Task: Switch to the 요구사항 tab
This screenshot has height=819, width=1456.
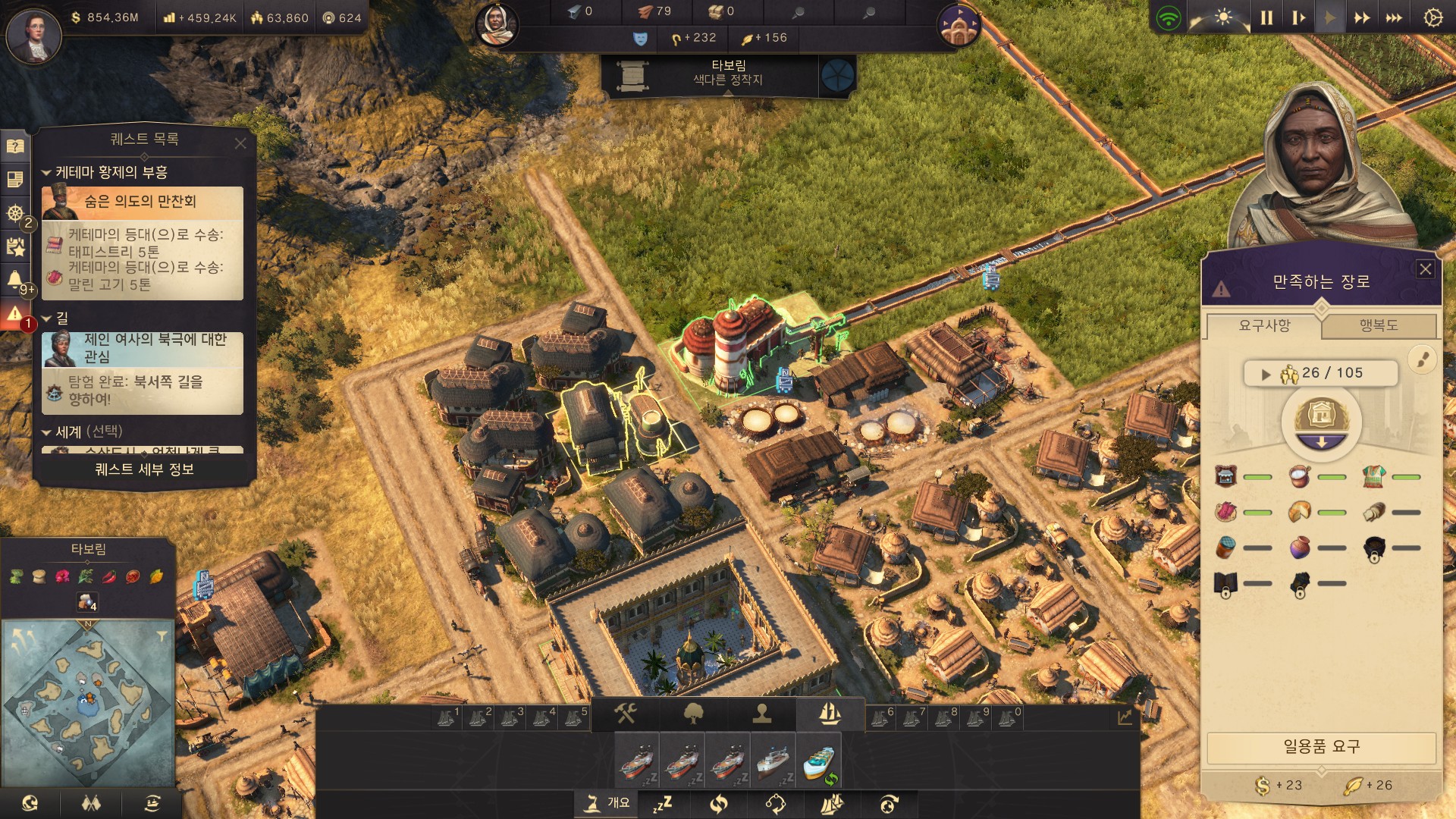Action: coord(1264,326)
